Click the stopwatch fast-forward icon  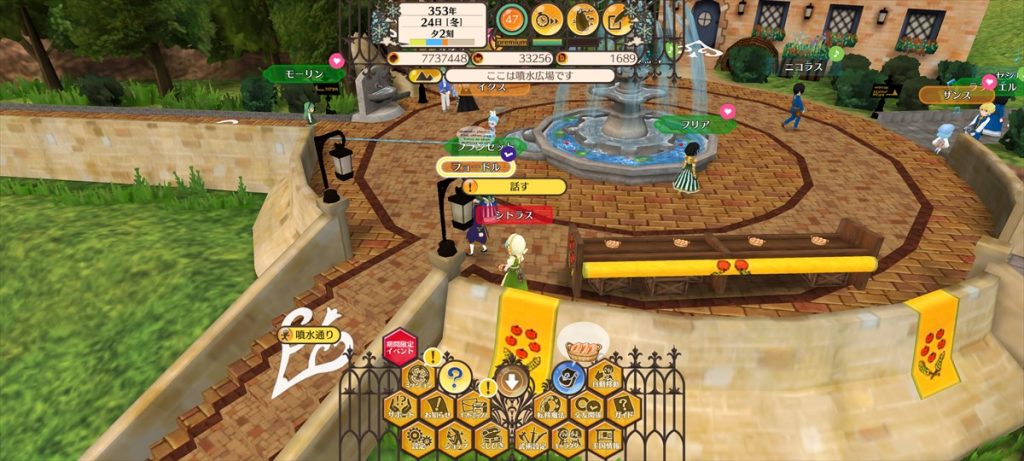click(547, 17)
